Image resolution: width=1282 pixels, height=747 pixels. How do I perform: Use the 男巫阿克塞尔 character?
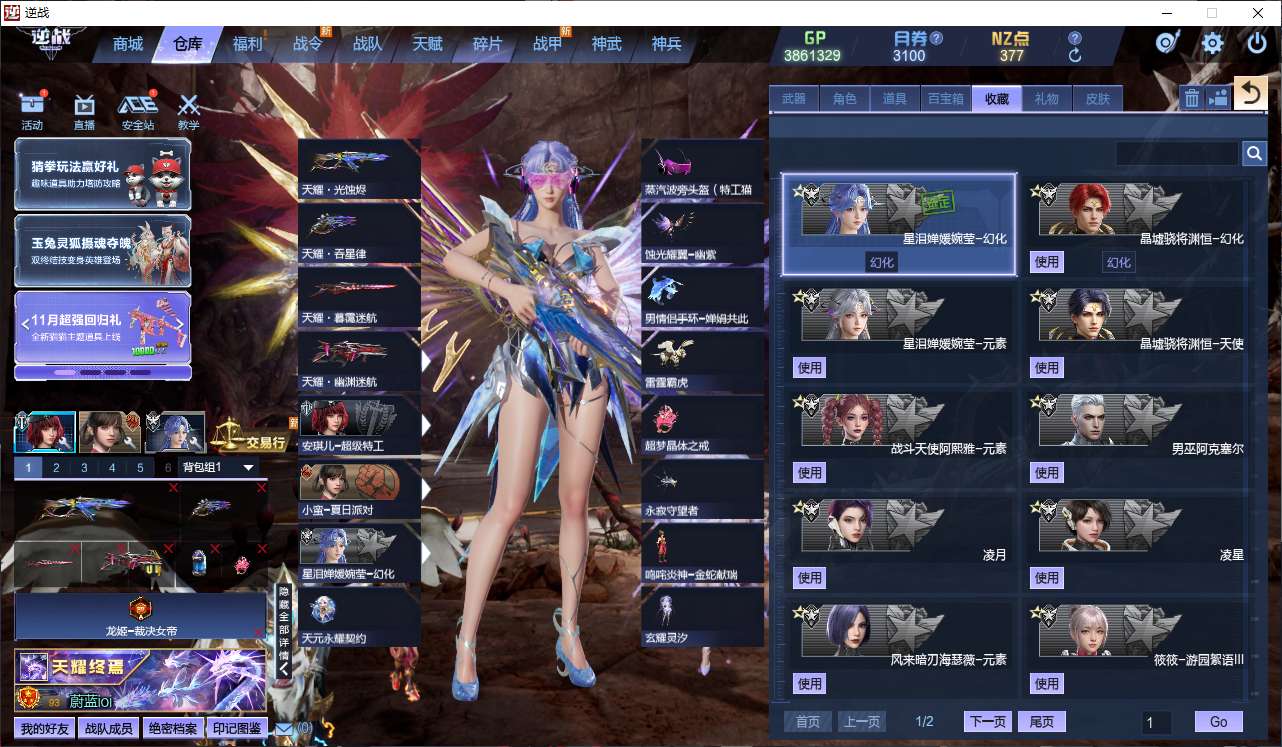click(x=1047, y=472)
